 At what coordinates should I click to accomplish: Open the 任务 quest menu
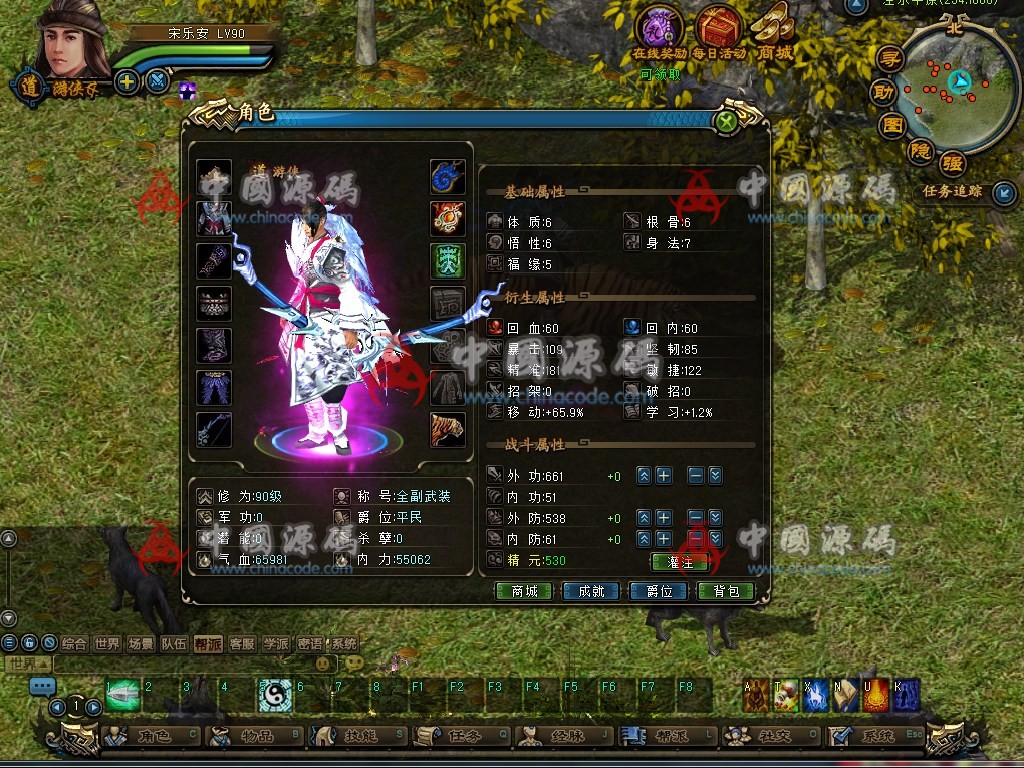[x=460, y=737]
